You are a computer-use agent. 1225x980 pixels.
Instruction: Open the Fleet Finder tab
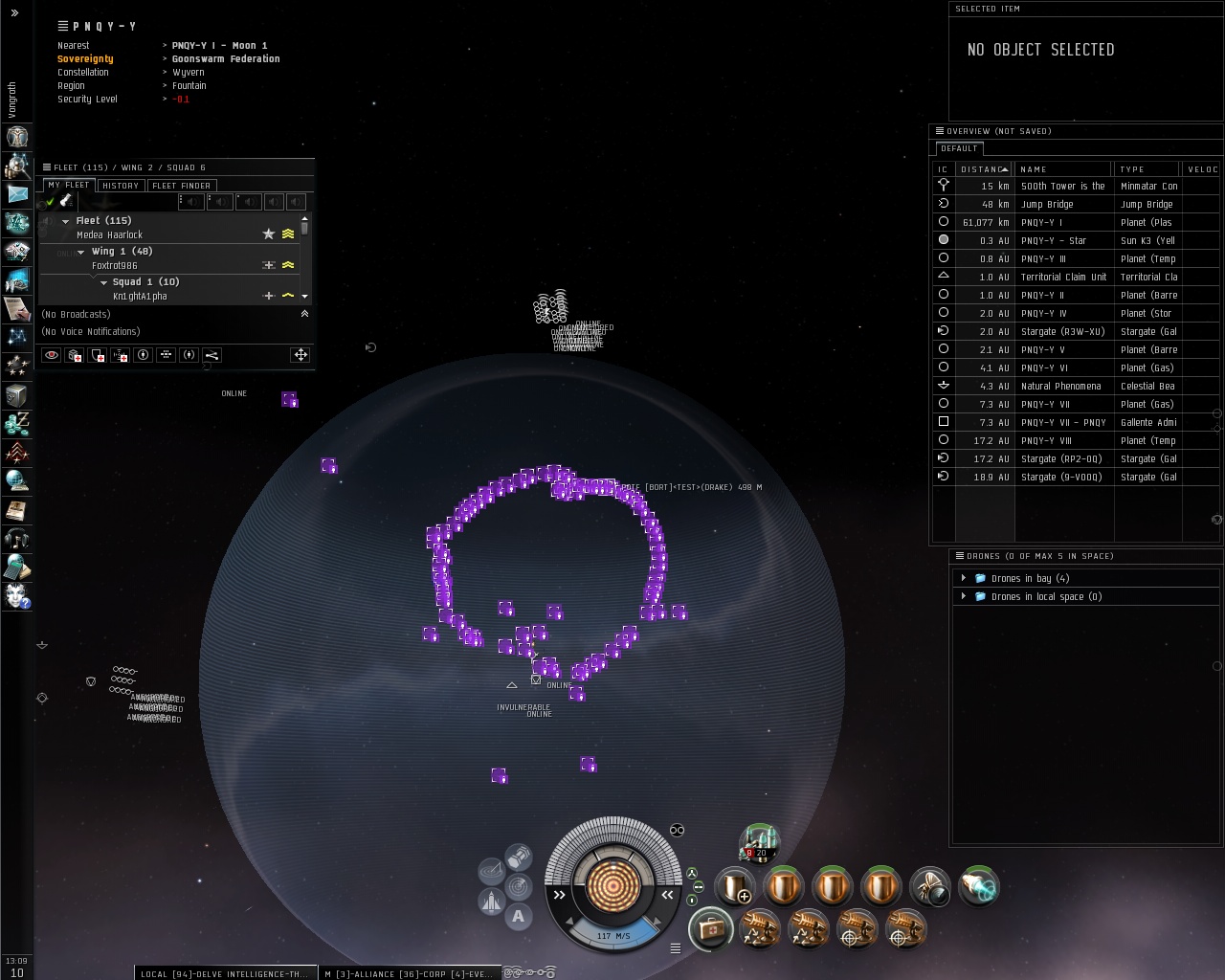click(x=182, y=186)
